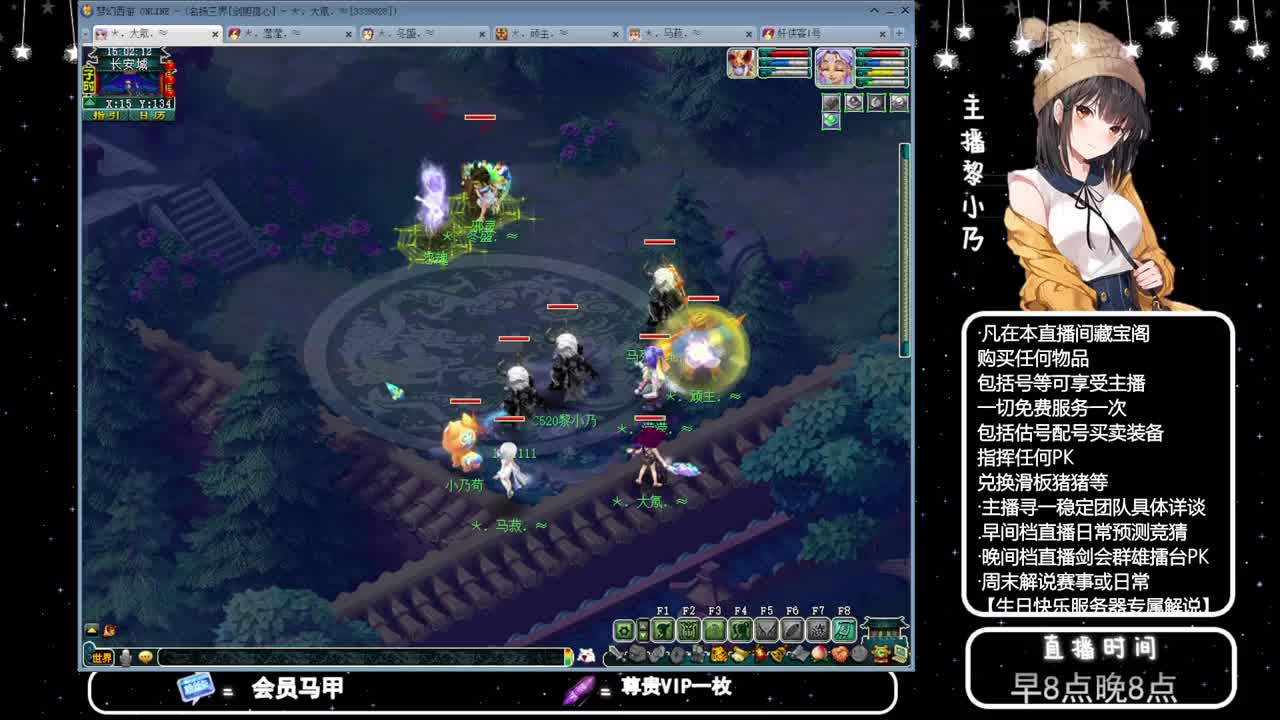Click the peach item icon in the bottom toolbar

[819, 653]
